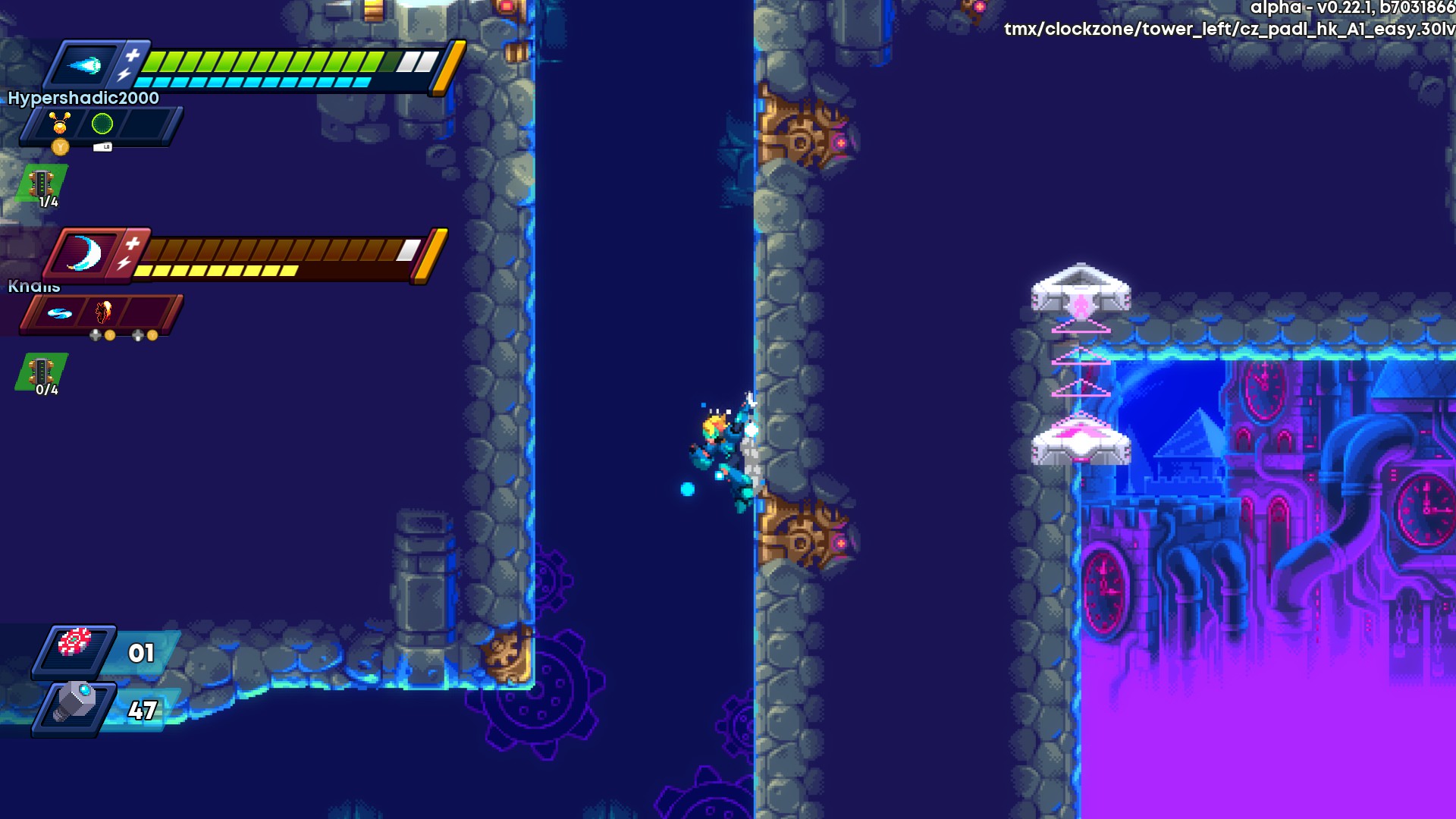The height and width of the screenshot is (819, 1456).
Task: Select Hypershadic2000's blue buster shot weapon icon
Action: [85, 66]
